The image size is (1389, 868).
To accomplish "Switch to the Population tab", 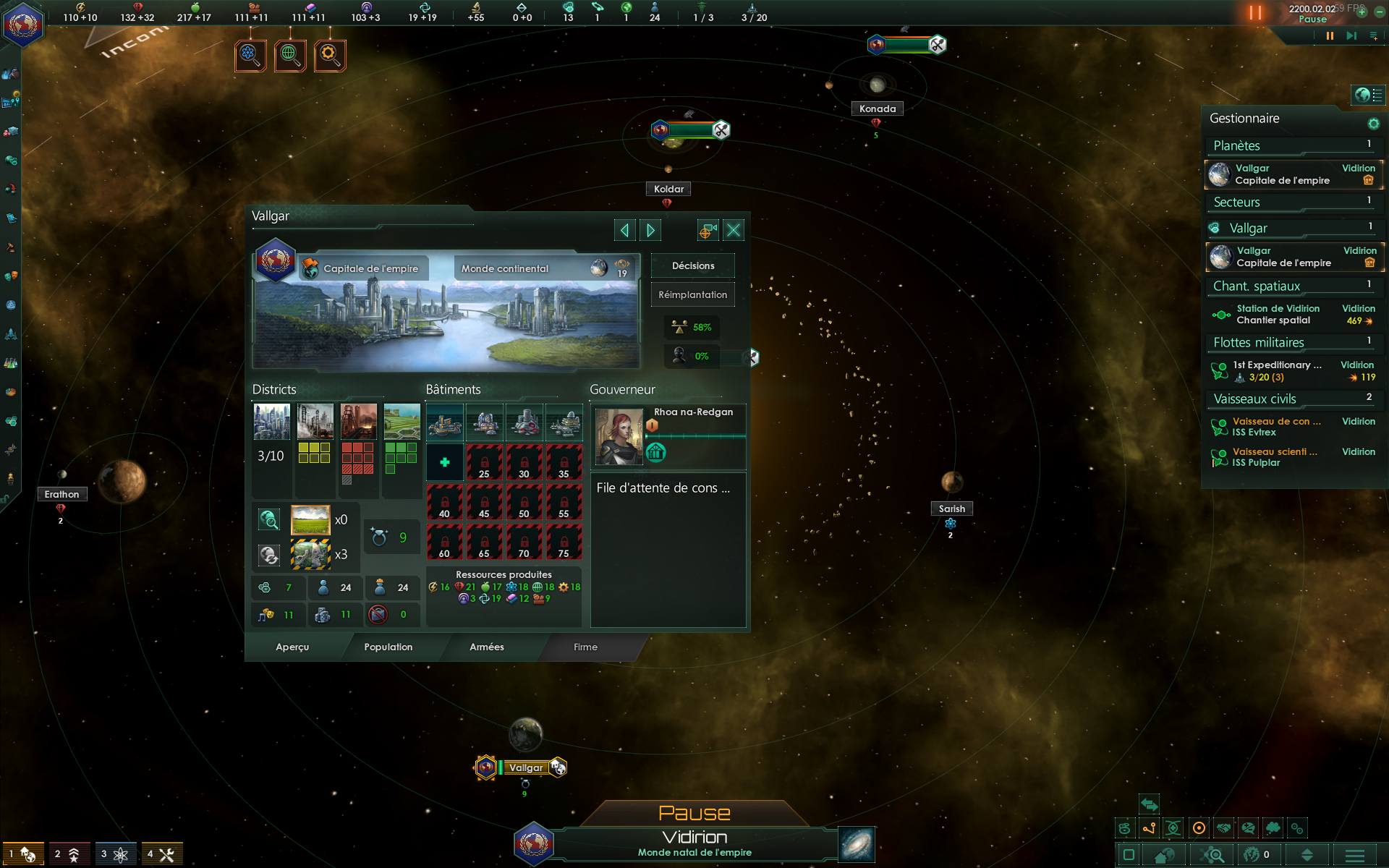I will pyautogui.click(x=388, y=647).
